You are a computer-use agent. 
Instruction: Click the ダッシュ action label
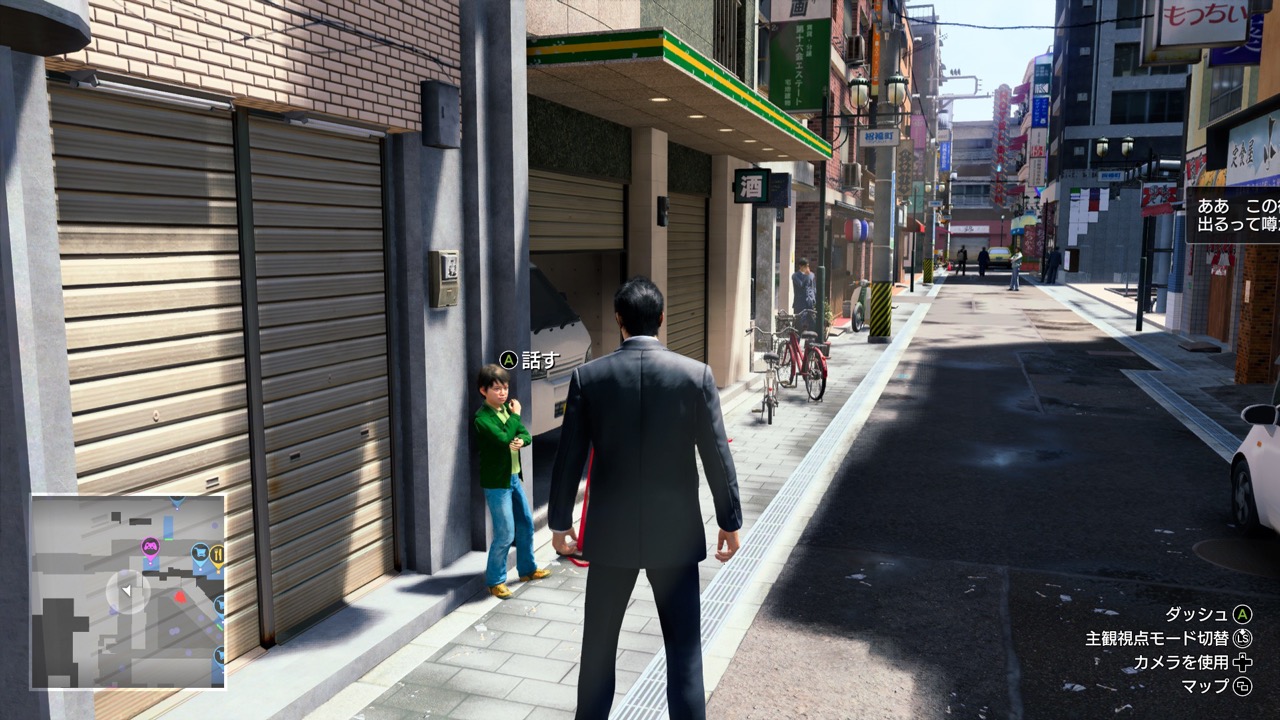coord(1198,613)
